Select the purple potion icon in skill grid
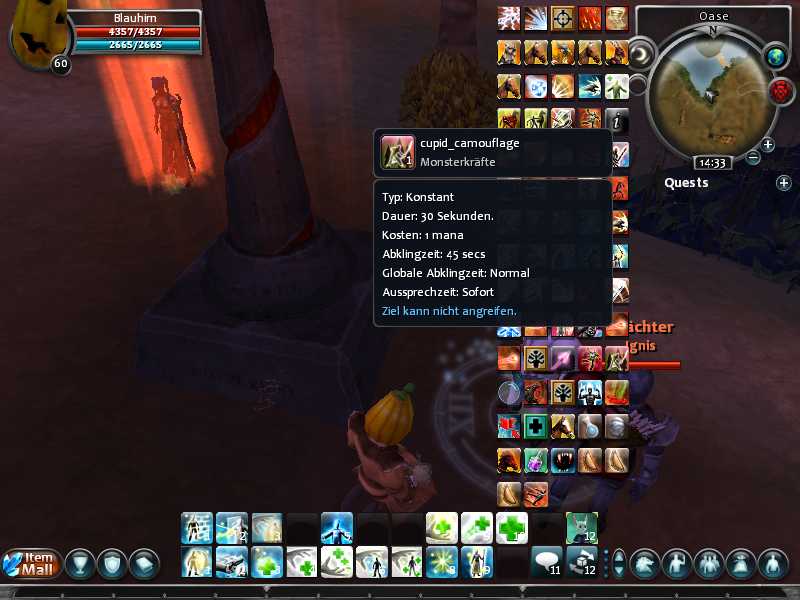The image size is (800, 600). coord(536,460)
